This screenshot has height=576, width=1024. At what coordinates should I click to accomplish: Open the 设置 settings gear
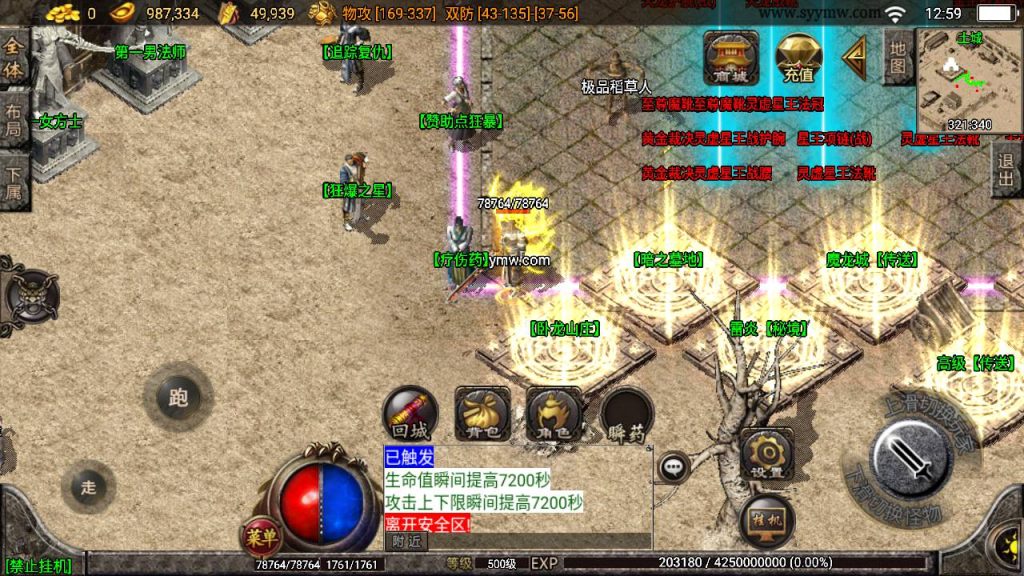(x=767, y=454)
